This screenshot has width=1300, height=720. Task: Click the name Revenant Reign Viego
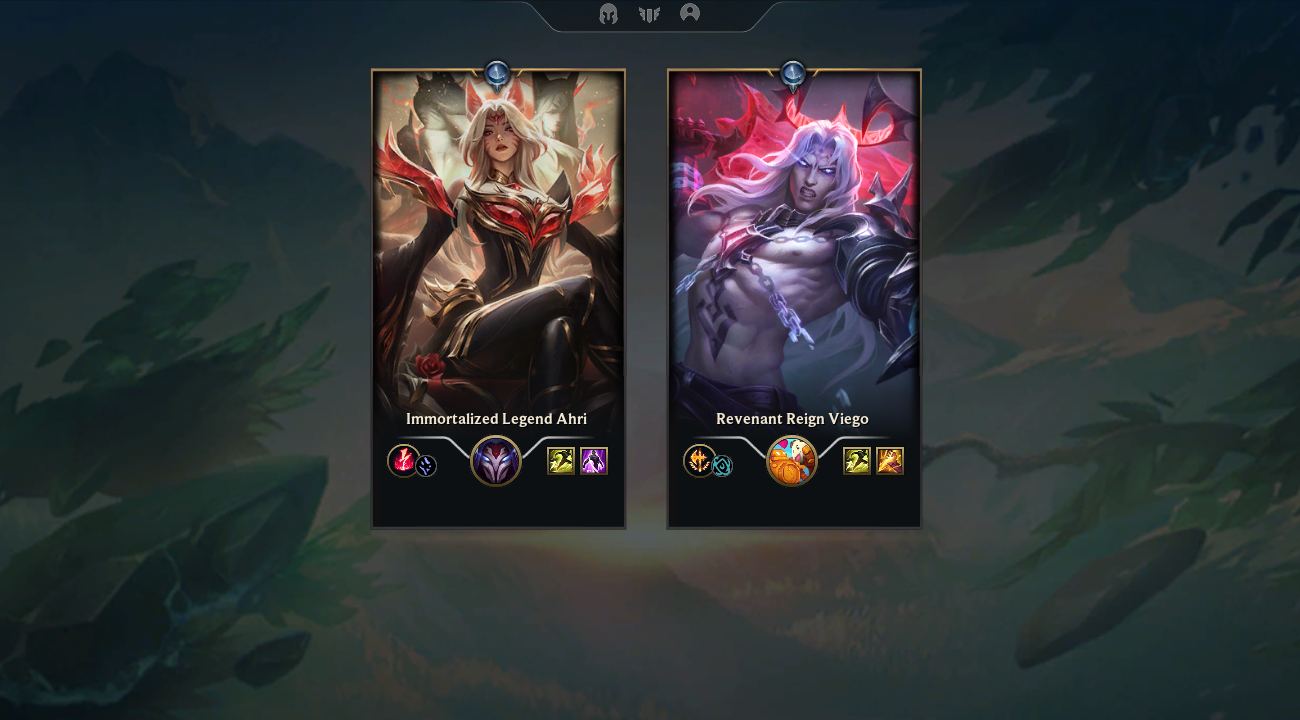point(792,419)
